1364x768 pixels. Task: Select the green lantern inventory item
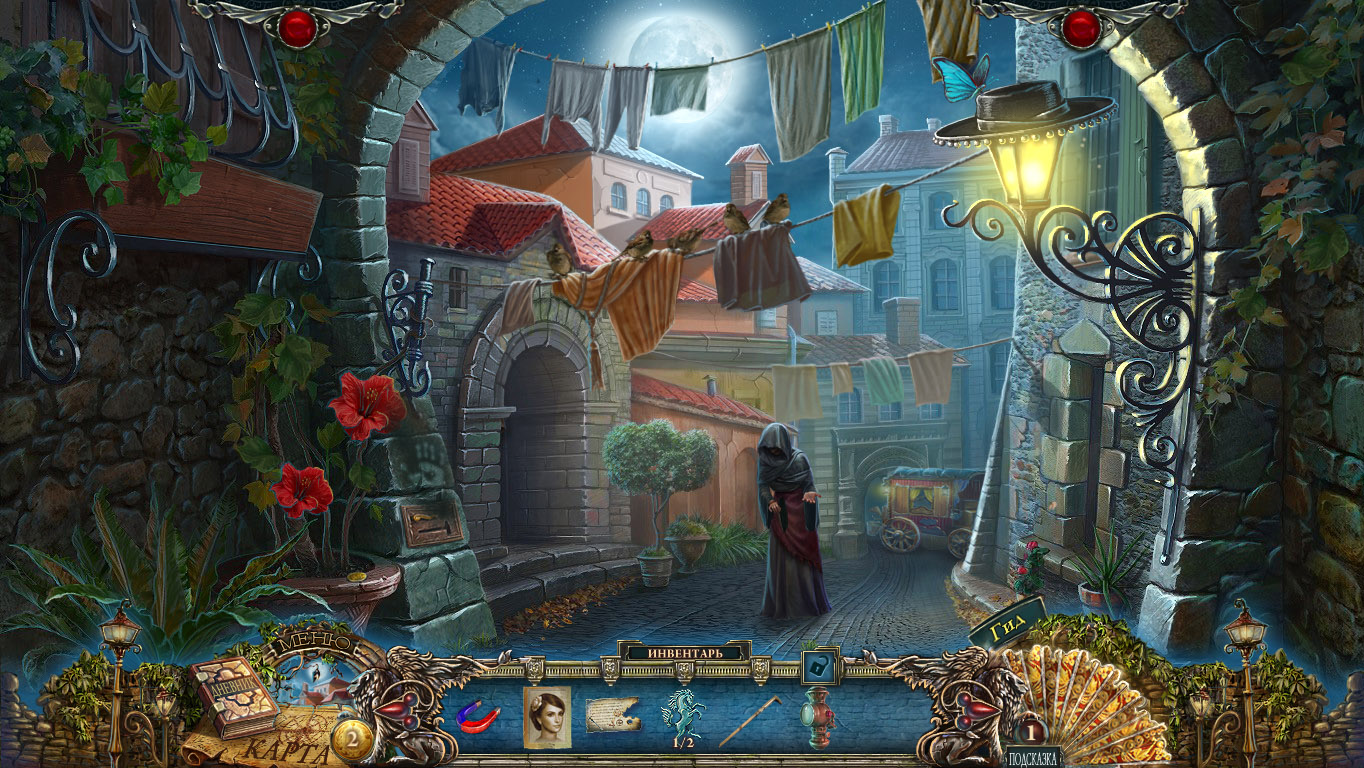[818, 716]
